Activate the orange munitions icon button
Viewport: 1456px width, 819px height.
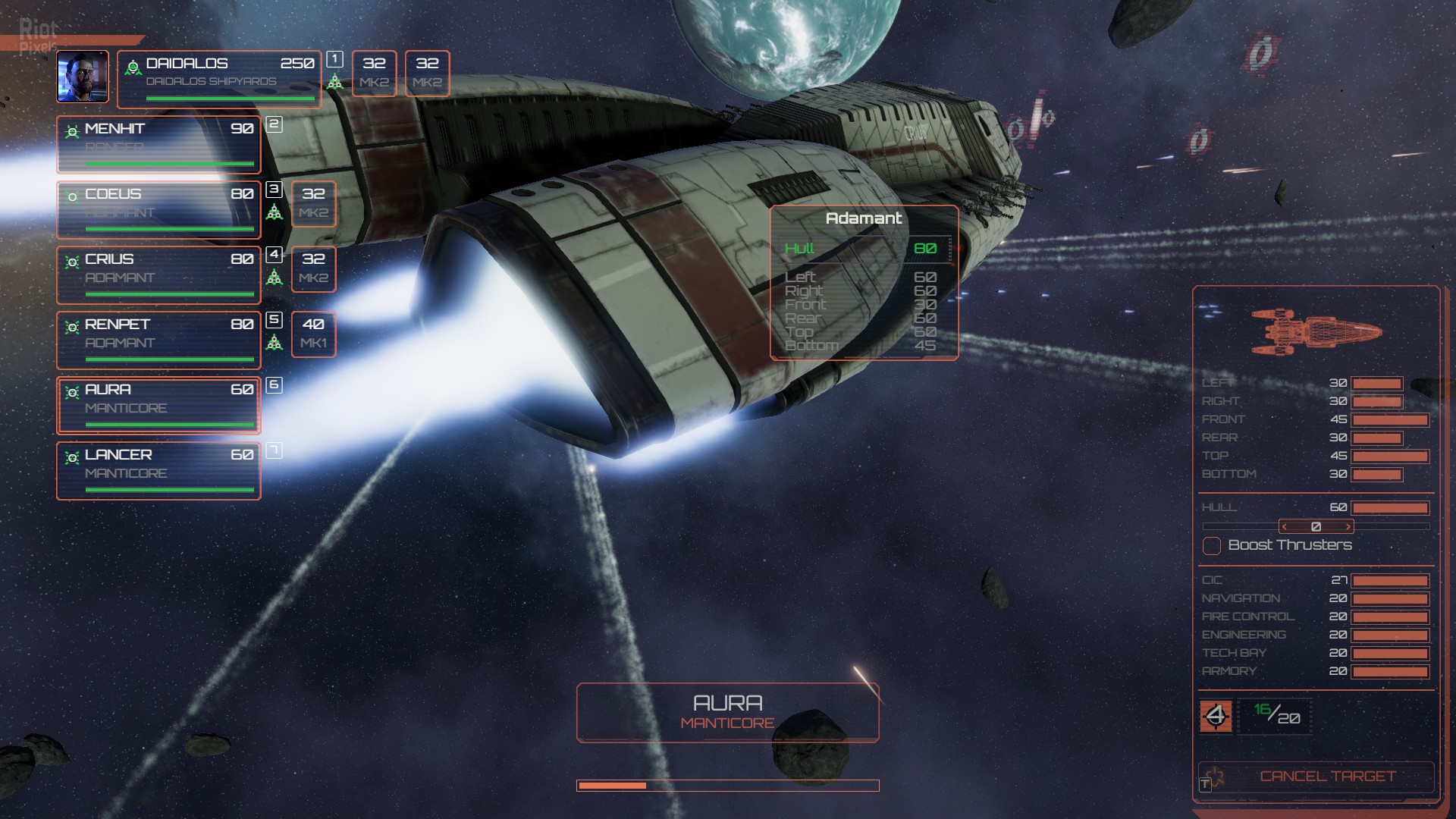(x=1216, y=716)
